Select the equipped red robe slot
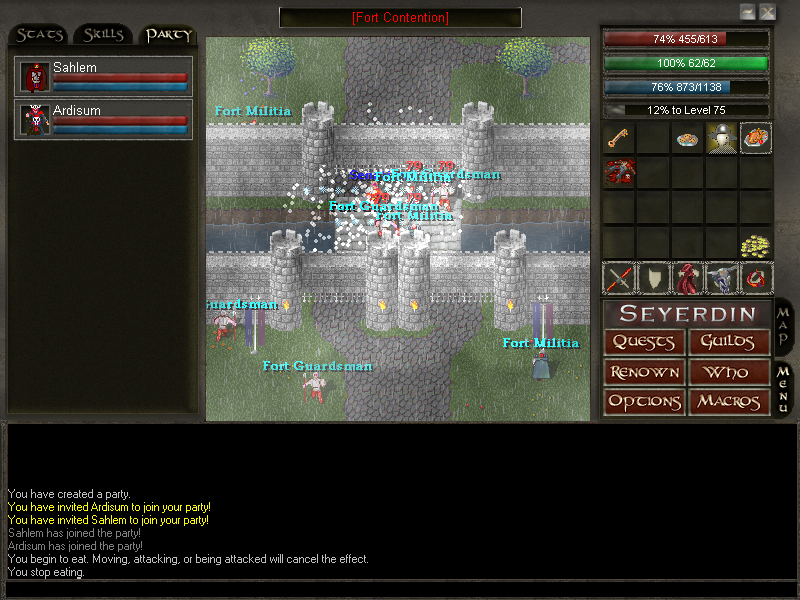 686,278
